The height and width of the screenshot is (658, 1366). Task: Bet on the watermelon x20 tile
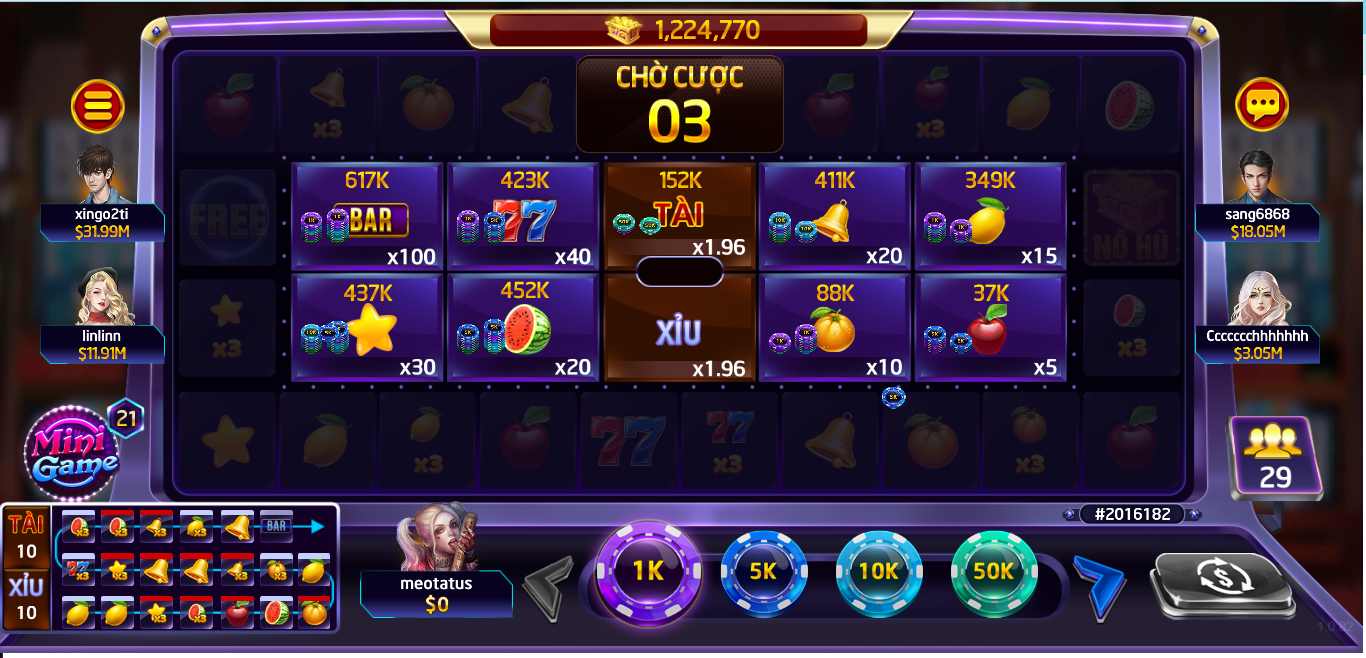(522, 328)
